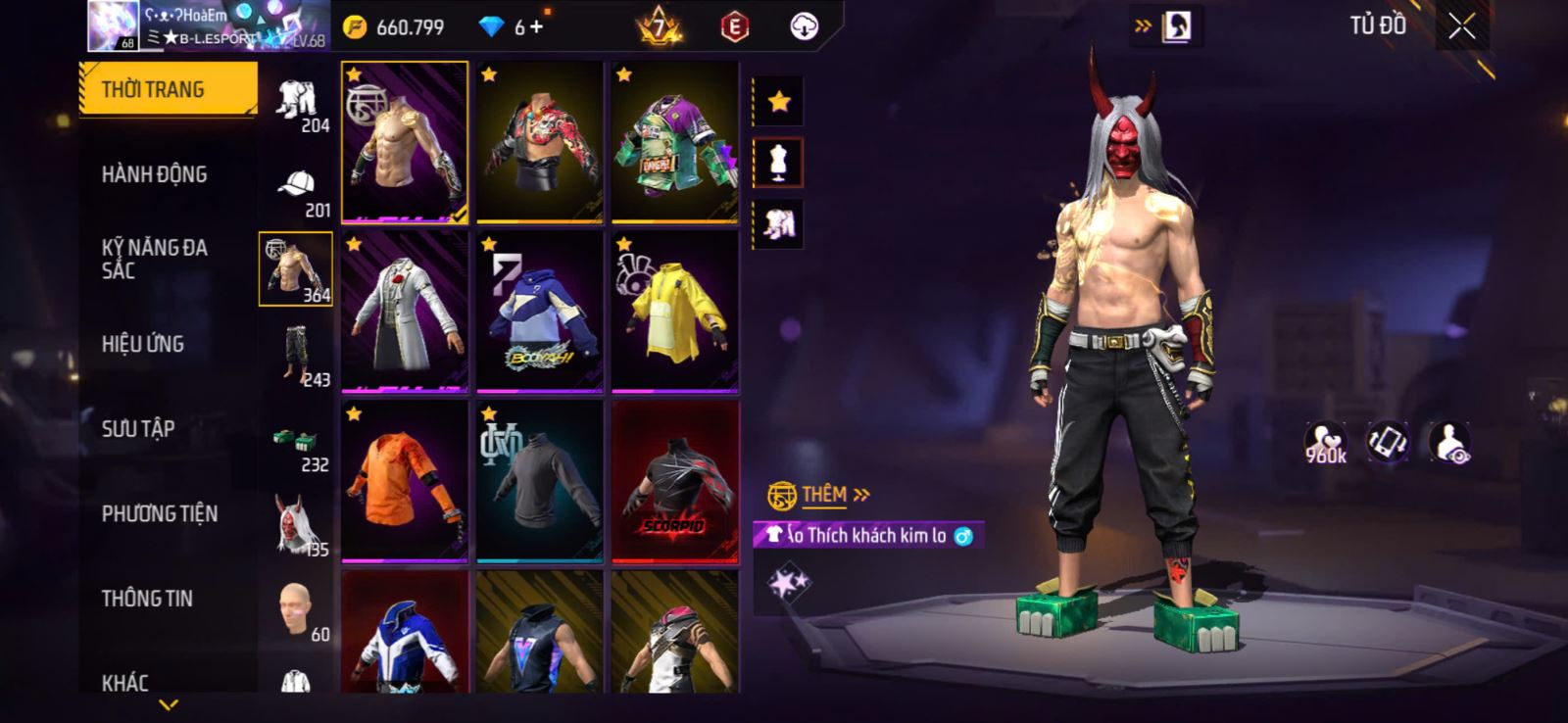Image resolution: width=1568 pixels, height=723 pixels.
Task: Equip the white long coat top
Action: tap(405, 312)
